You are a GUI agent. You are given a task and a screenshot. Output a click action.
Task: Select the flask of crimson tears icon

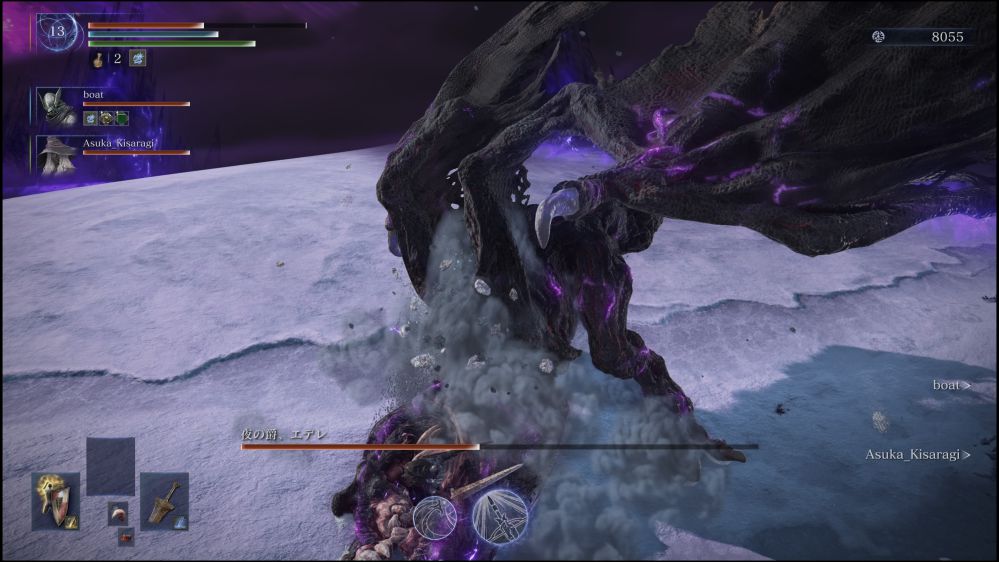coord(100,59)
